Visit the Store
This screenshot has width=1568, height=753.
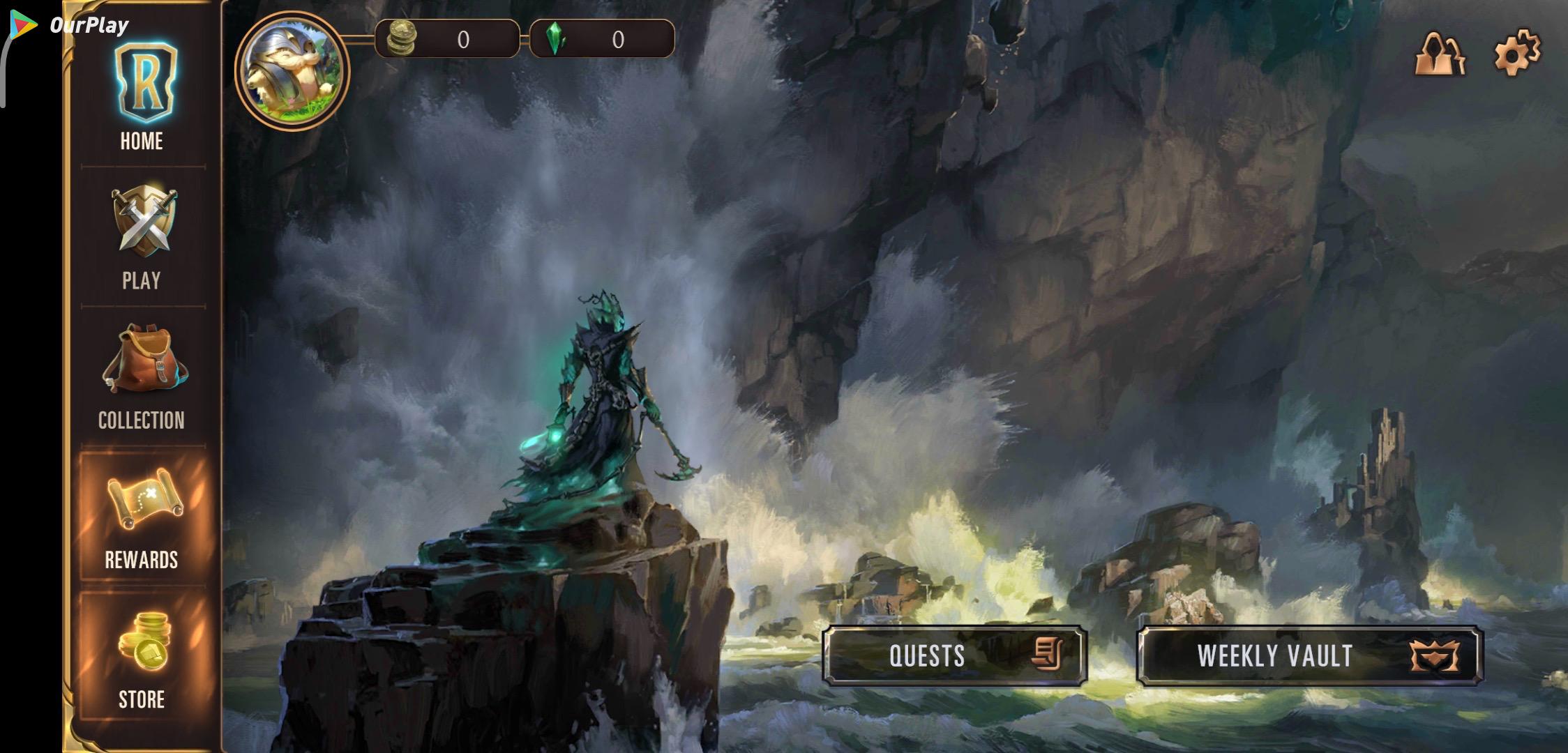click(142, 657)
